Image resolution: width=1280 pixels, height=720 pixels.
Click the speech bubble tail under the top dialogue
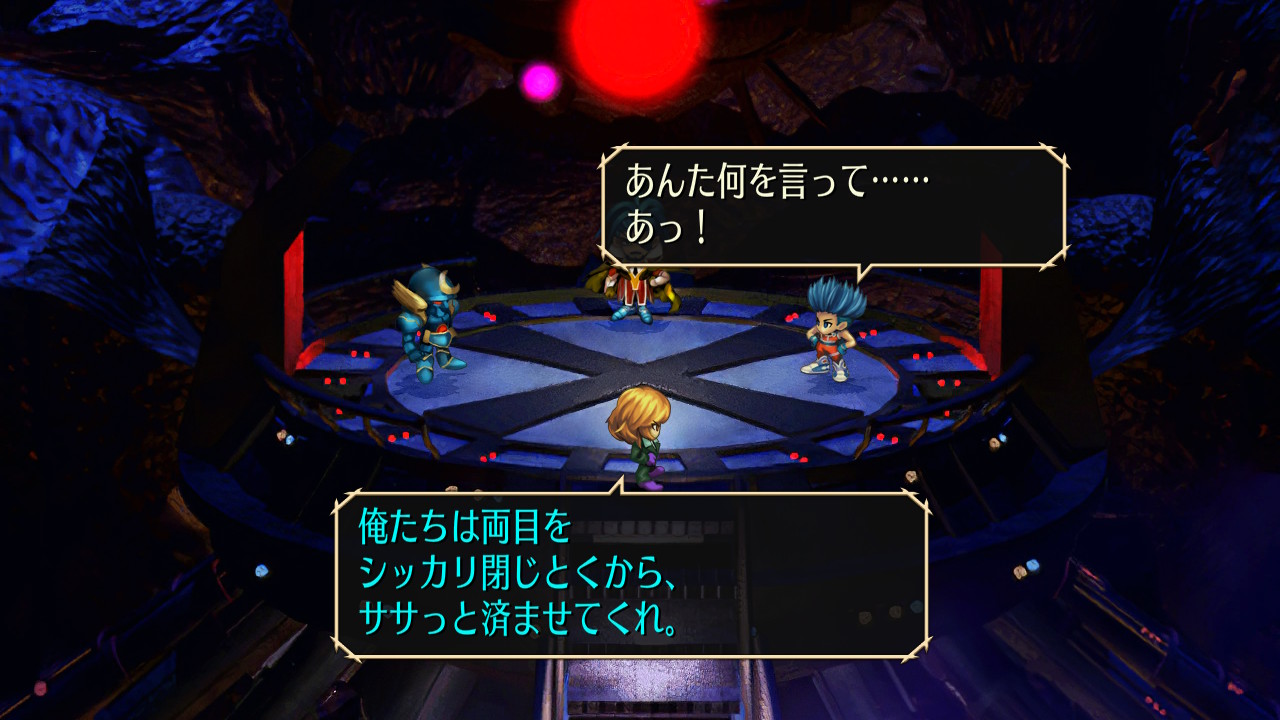[x=860, y=270]
